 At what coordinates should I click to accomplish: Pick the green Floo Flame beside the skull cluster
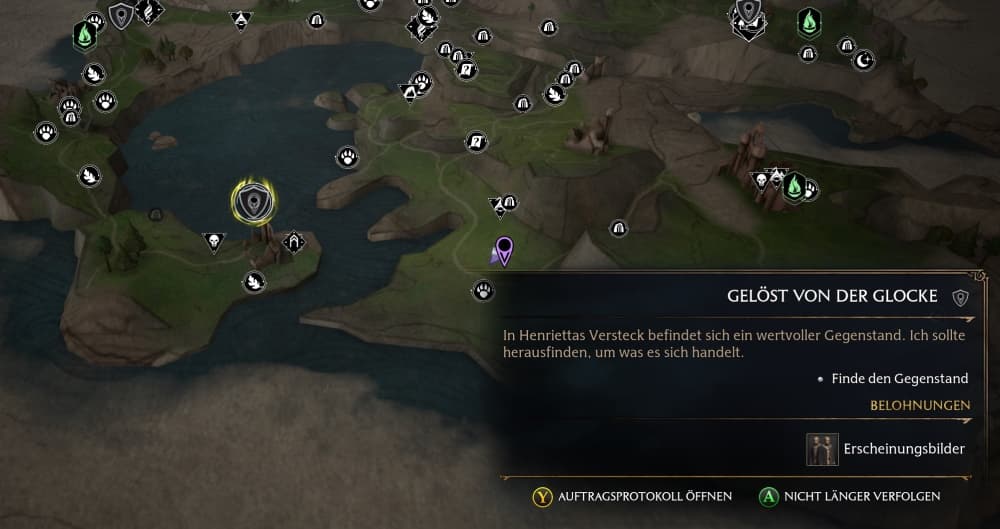click(x=794, y=185)
